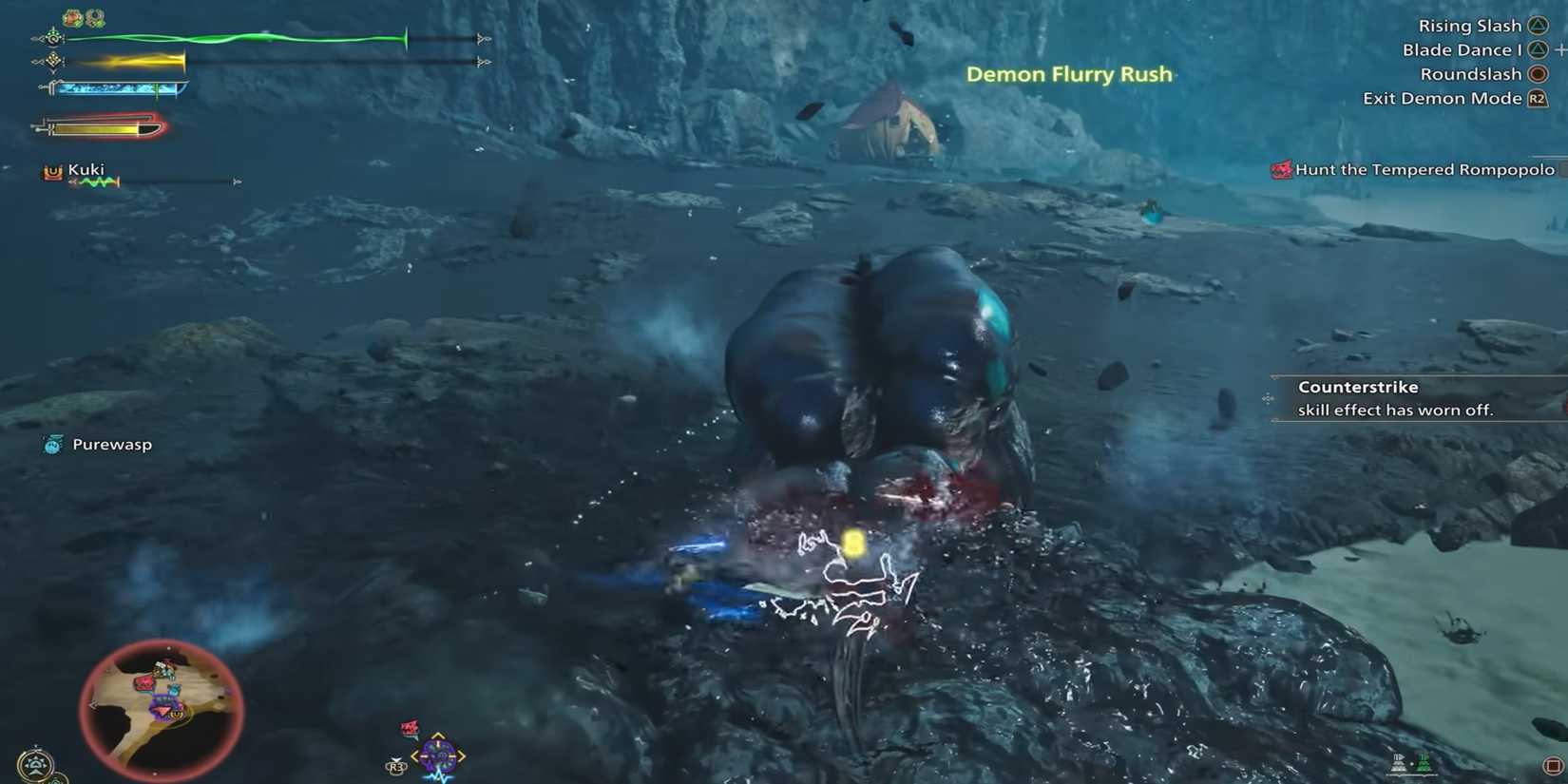
Task: Open the red quest icon beside Hunt objective
Action: point(1280,170)
